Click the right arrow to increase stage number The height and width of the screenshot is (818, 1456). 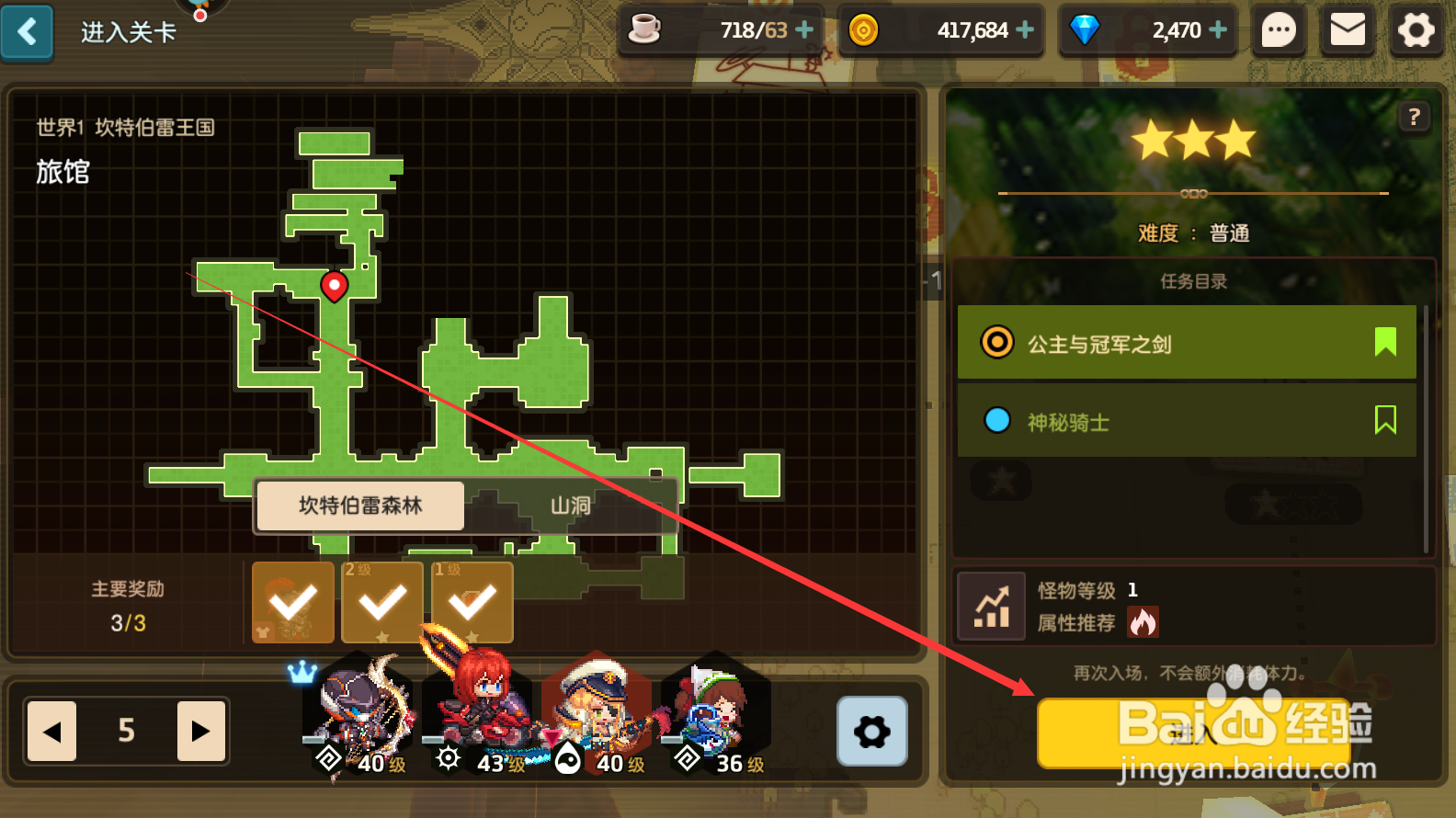[201, 731]
